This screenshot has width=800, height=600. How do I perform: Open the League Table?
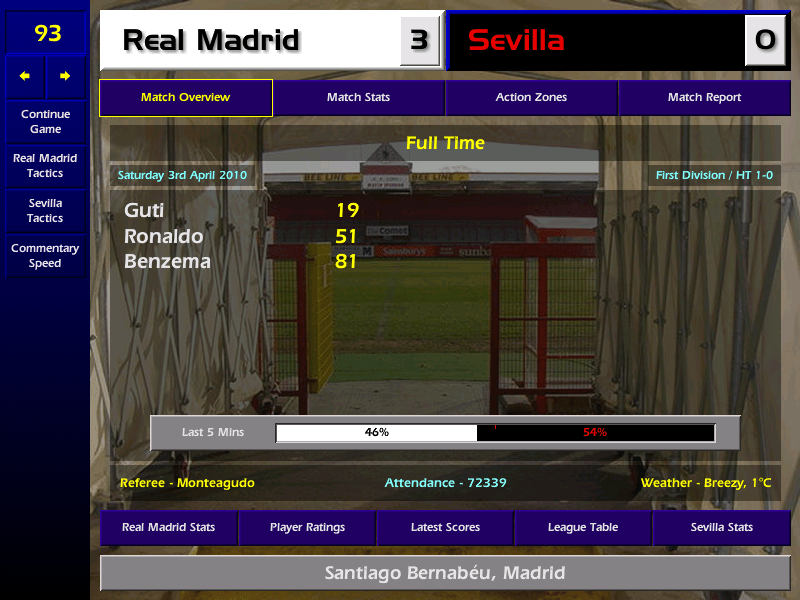(x=583, y=527)
